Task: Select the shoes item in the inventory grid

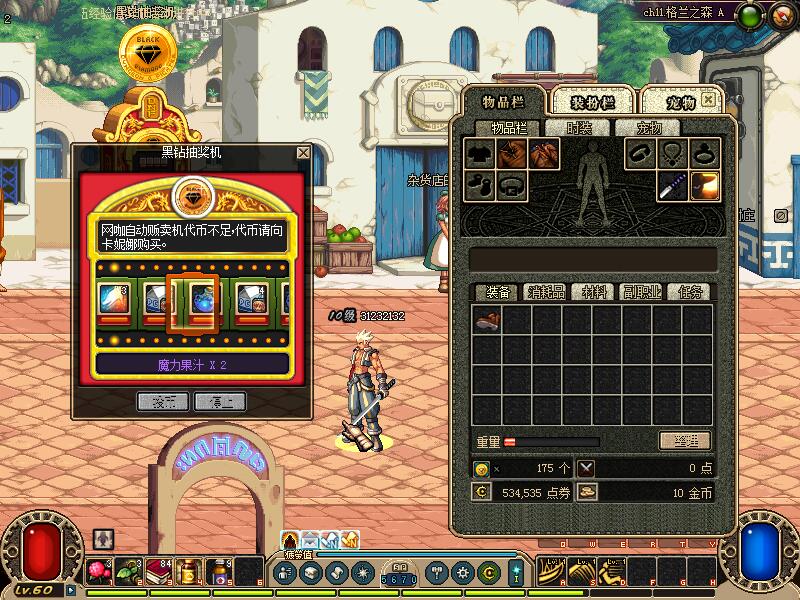Action: coord(487,320)
